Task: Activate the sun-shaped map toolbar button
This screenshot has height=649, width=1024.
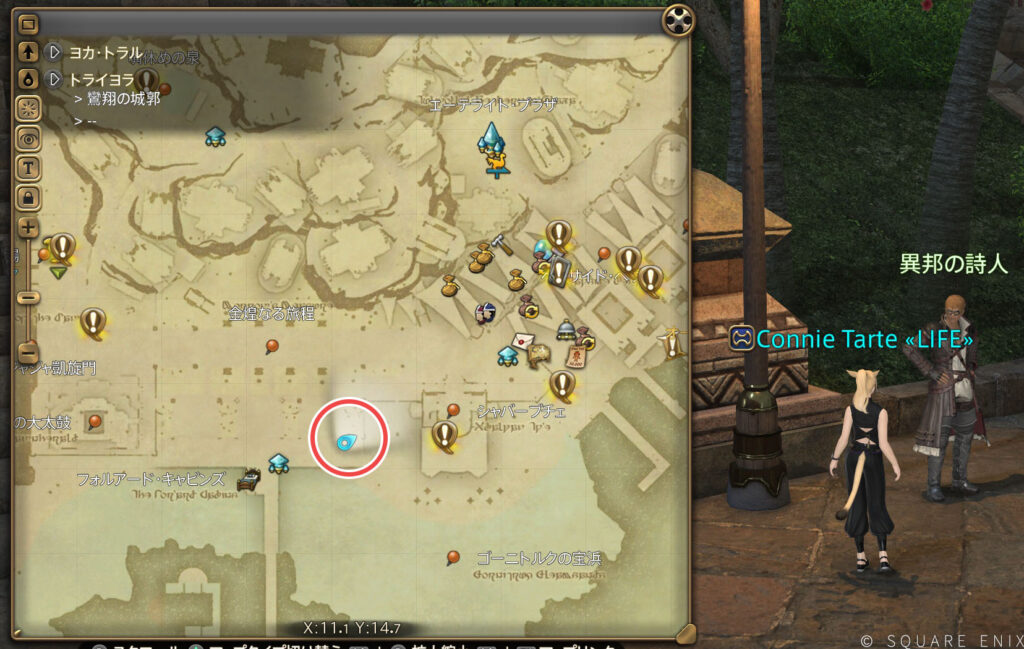Action: coord(28,108)
